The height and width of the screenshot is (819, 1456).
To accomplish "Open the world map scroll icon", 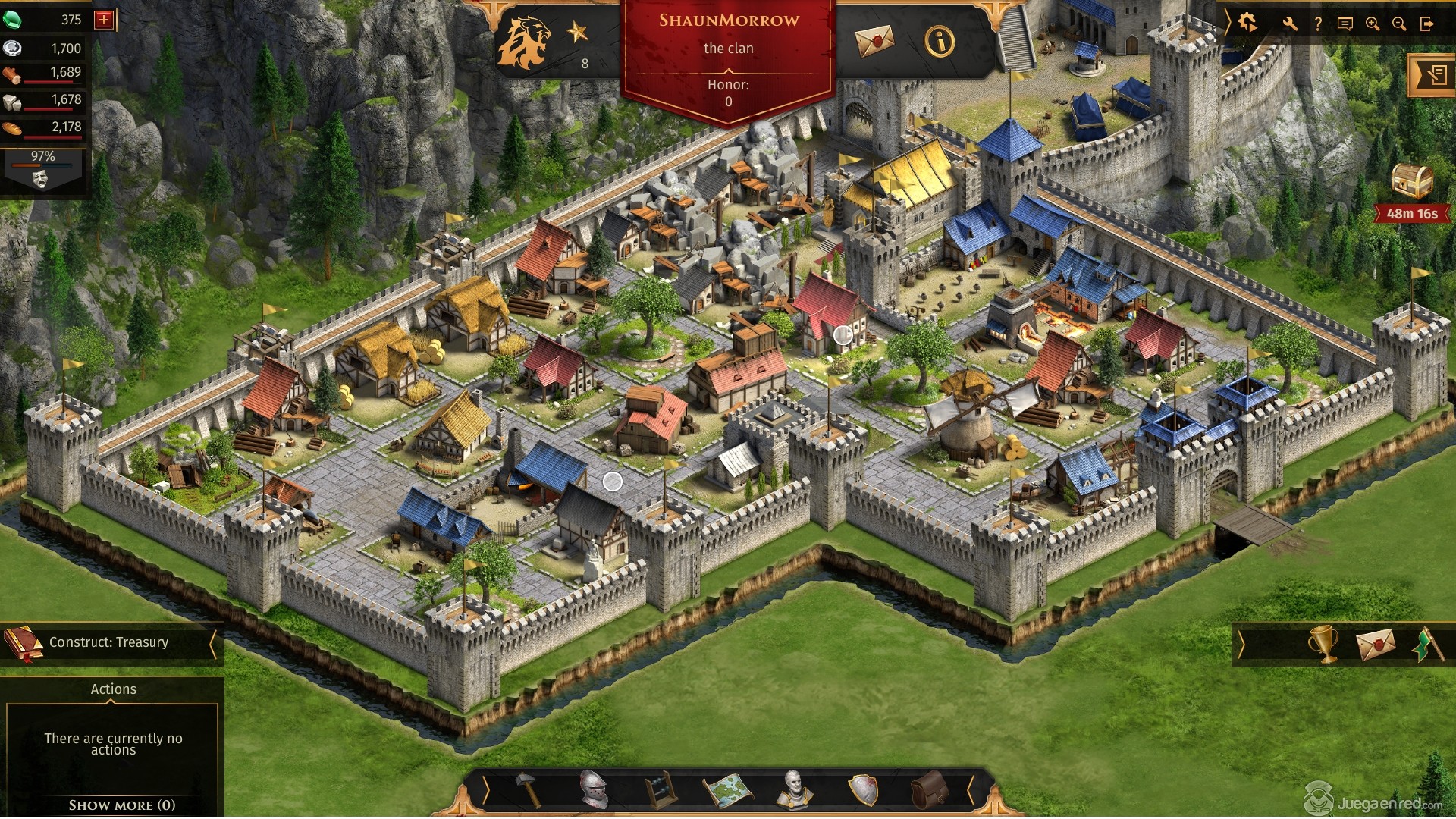I will (727, 791).
